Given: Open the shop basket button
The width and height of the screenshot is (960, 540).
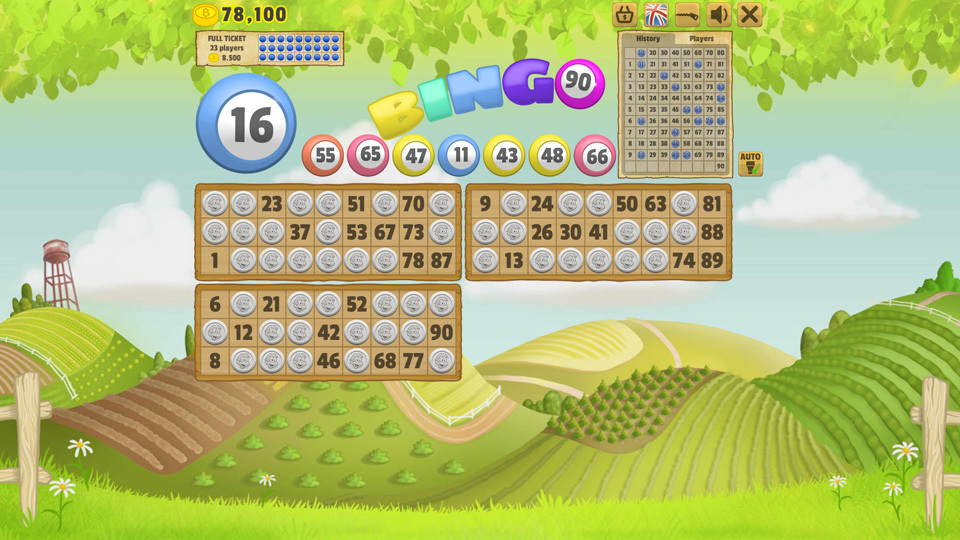Looking at the screenshot, I should [x=625, y=14].
